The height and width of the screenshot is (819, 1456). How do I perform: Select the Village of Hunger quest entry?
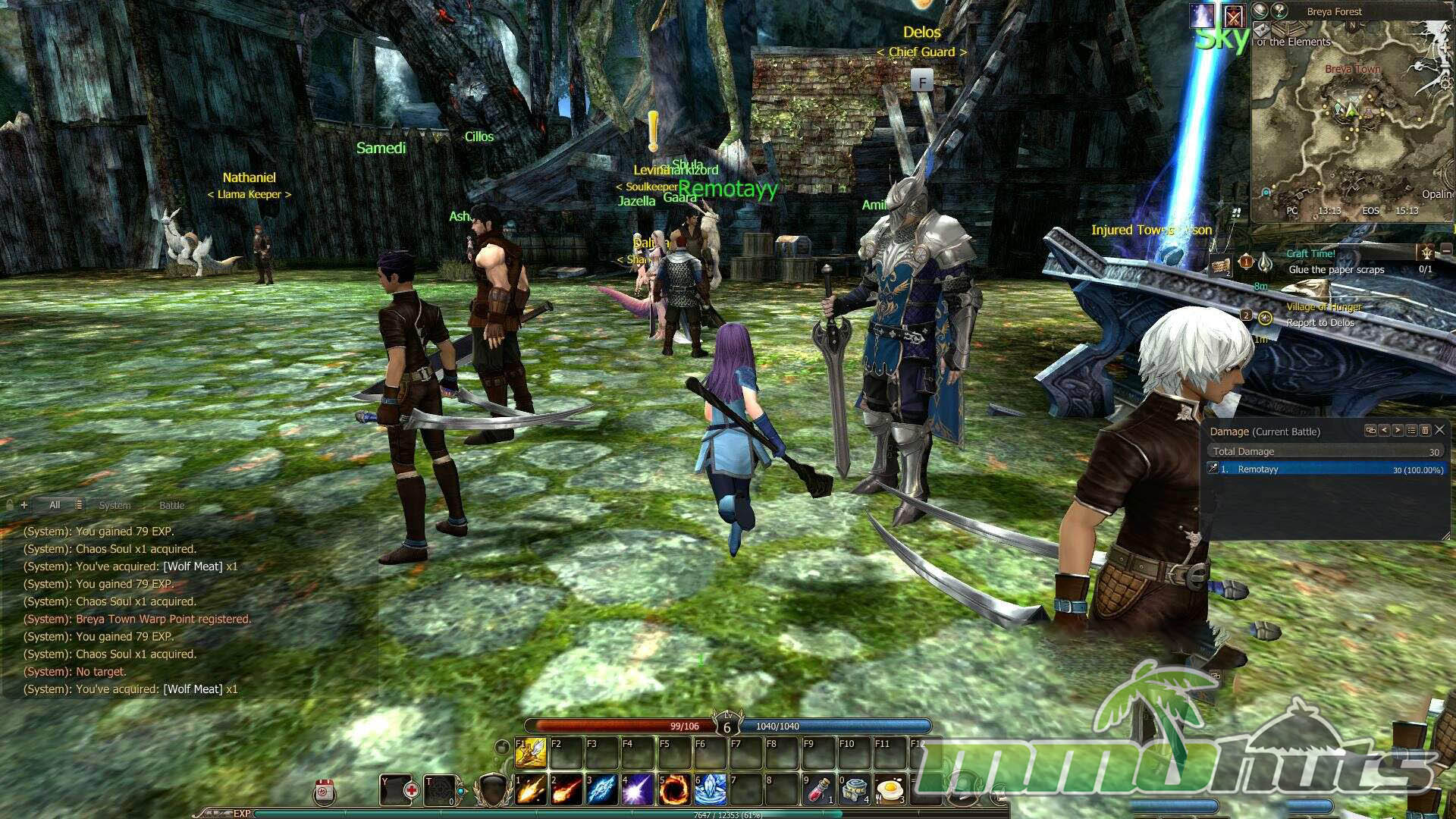(x=1323, y=307)
